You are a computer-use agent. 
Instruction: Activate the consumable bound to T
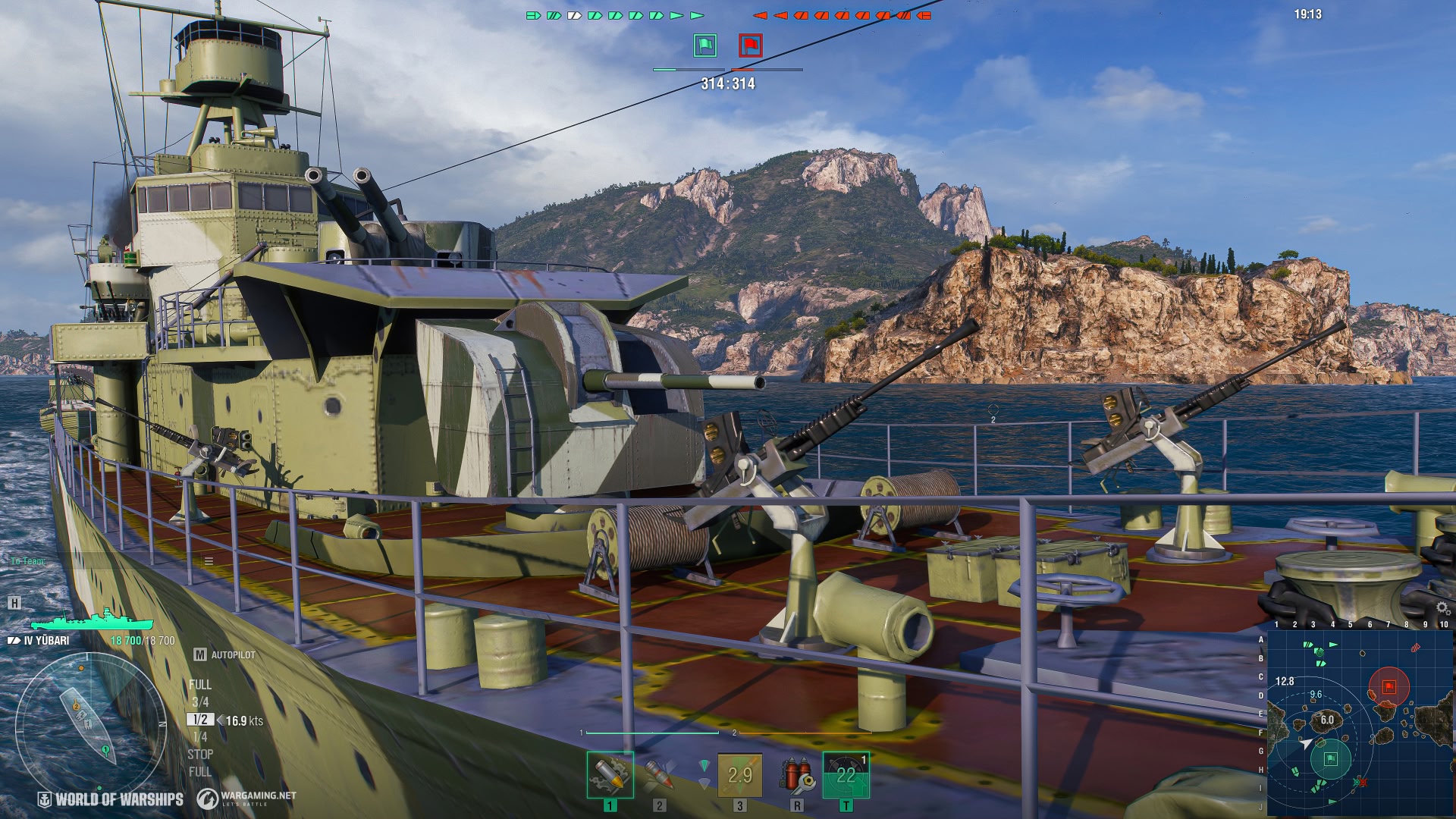846,775
